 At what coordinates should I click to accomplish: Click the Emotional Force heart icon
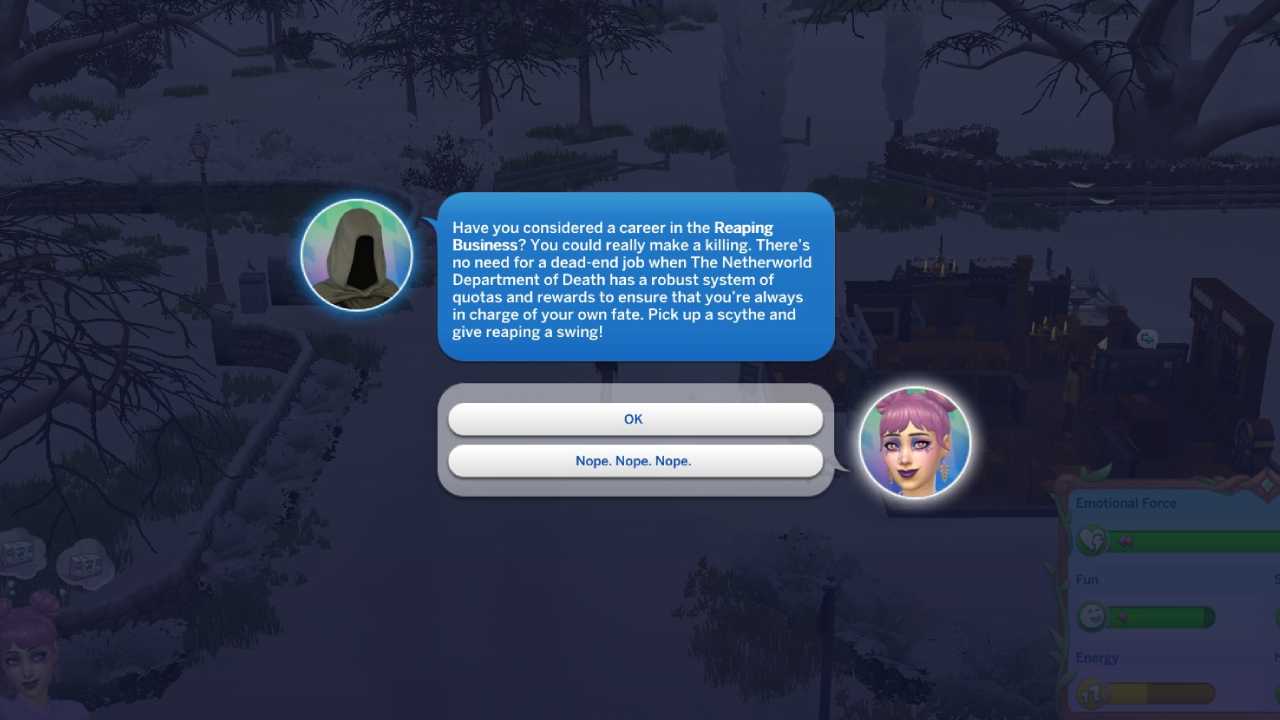[1093, 541]
